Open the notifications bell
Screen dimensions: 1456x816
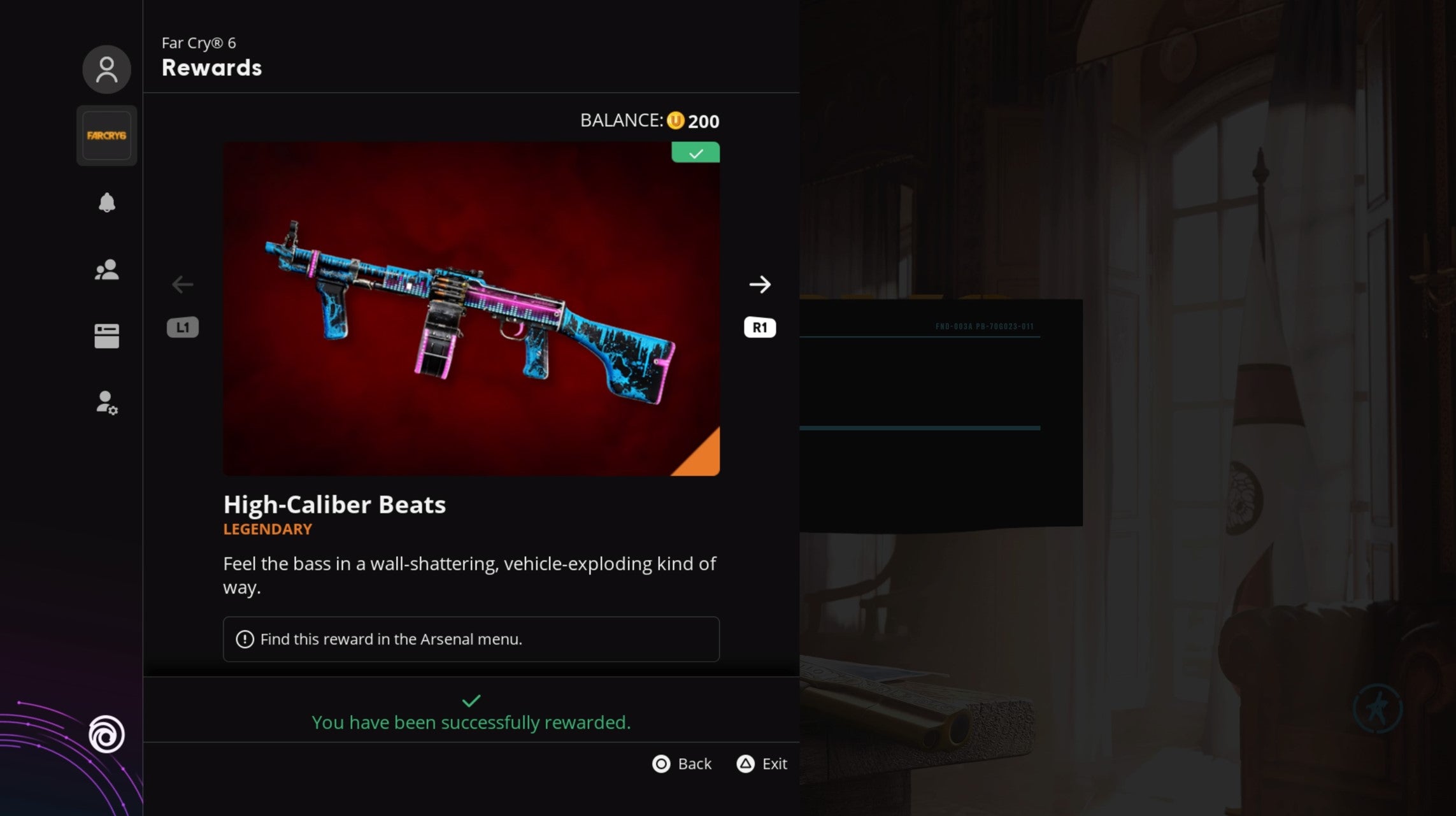pos(106,203)
